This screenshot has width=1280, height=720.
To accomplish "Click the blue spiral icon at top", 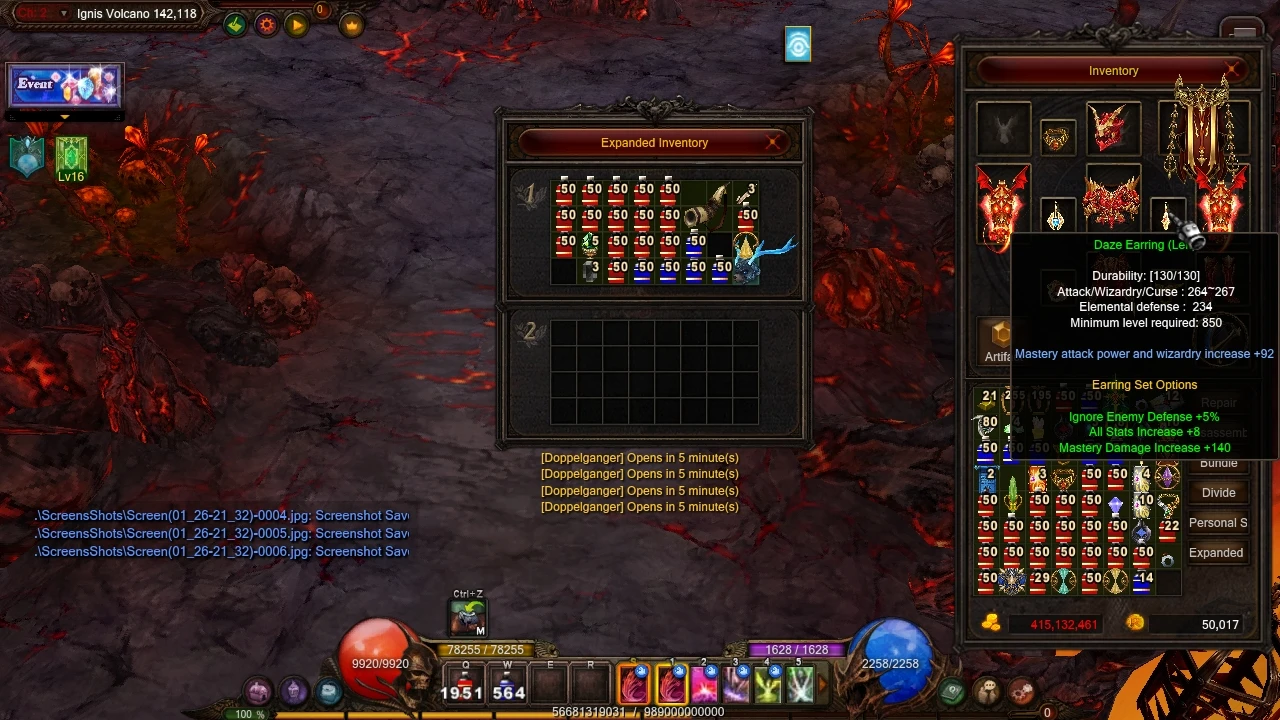I will (x=798, y=45).
